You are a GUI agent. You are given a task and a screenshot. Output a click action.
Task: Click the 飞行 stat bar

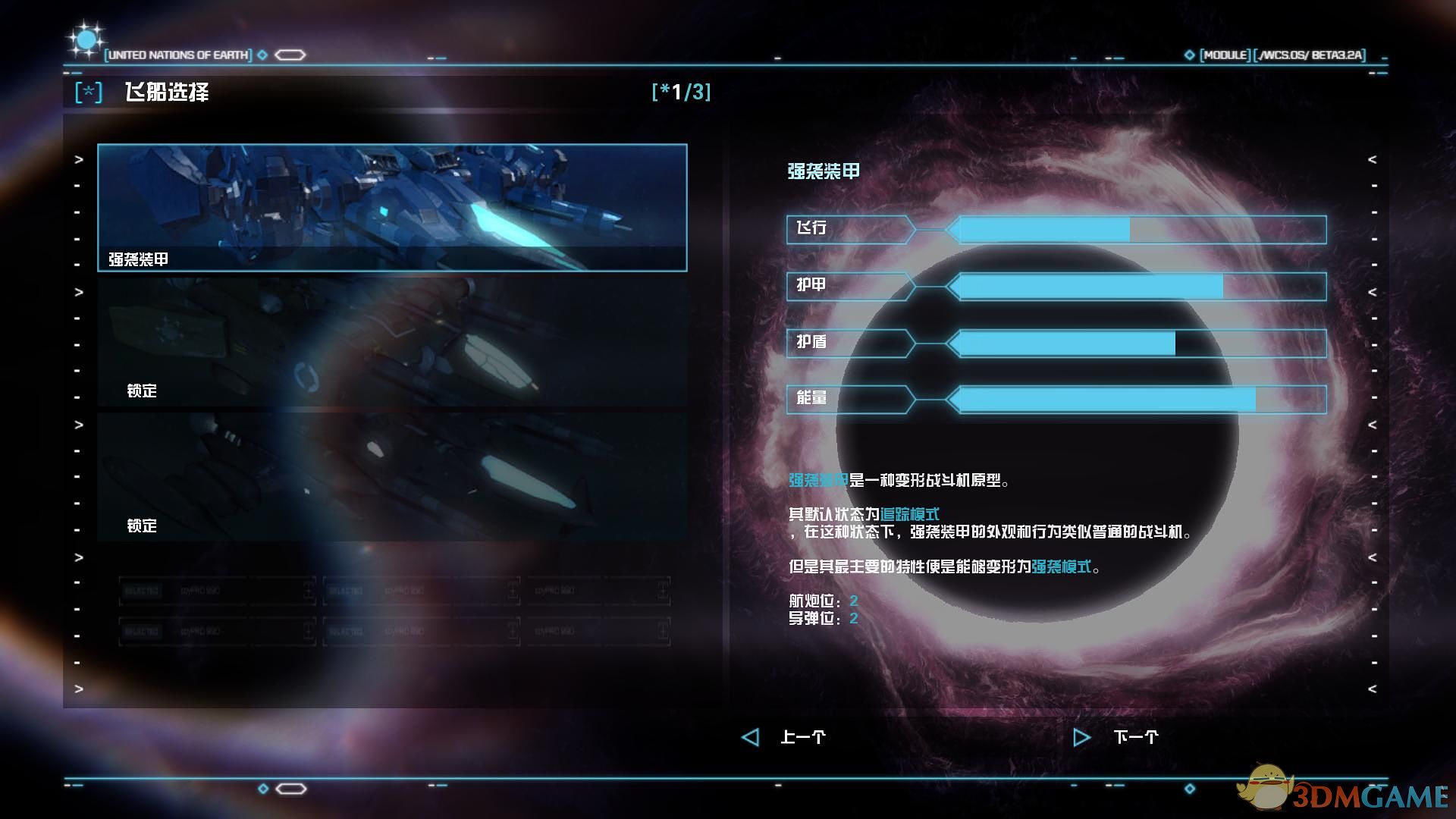1062,230
